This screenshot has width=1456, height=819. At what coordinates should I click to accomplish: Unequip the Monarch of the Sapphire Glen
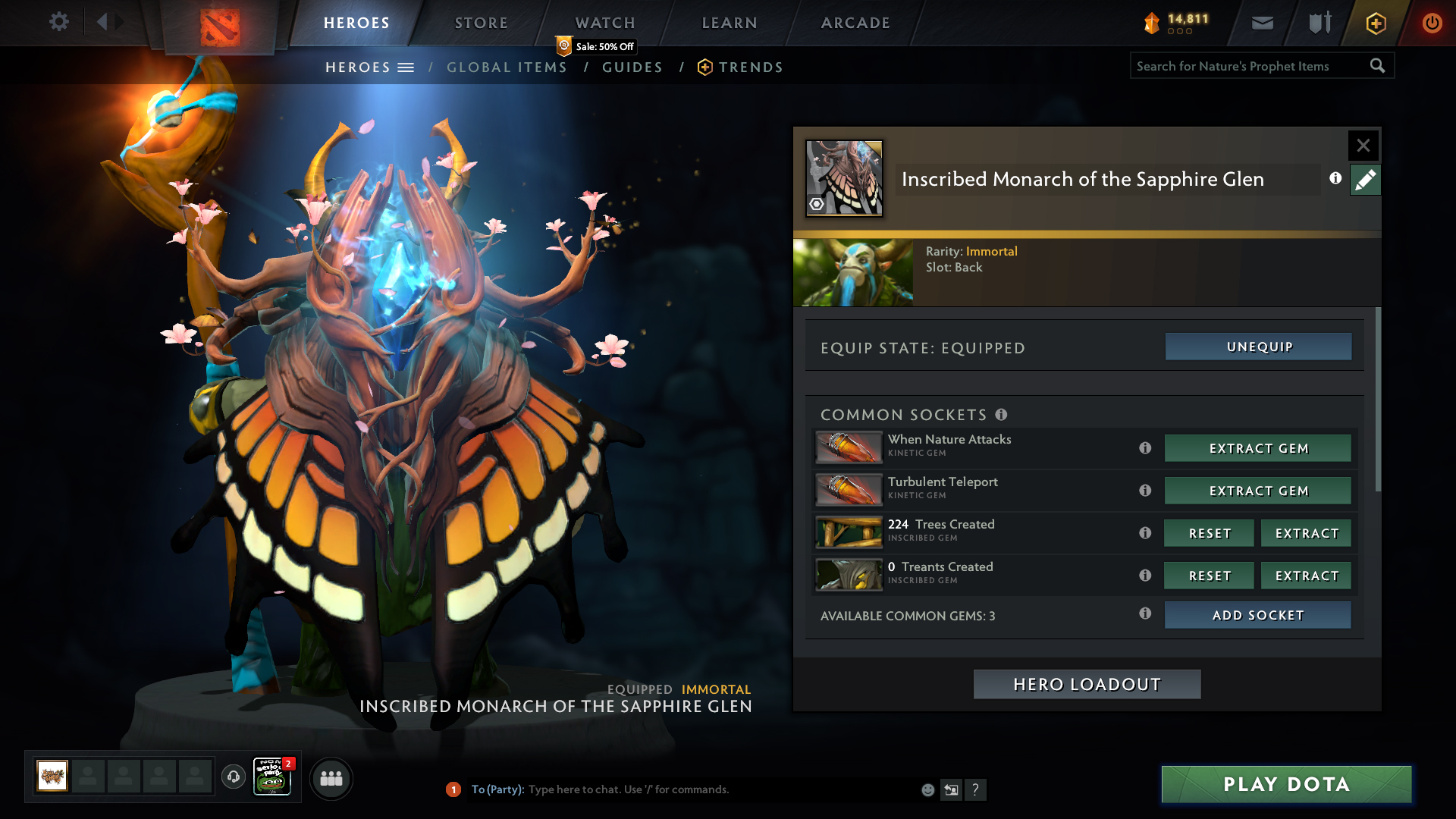1258,347
